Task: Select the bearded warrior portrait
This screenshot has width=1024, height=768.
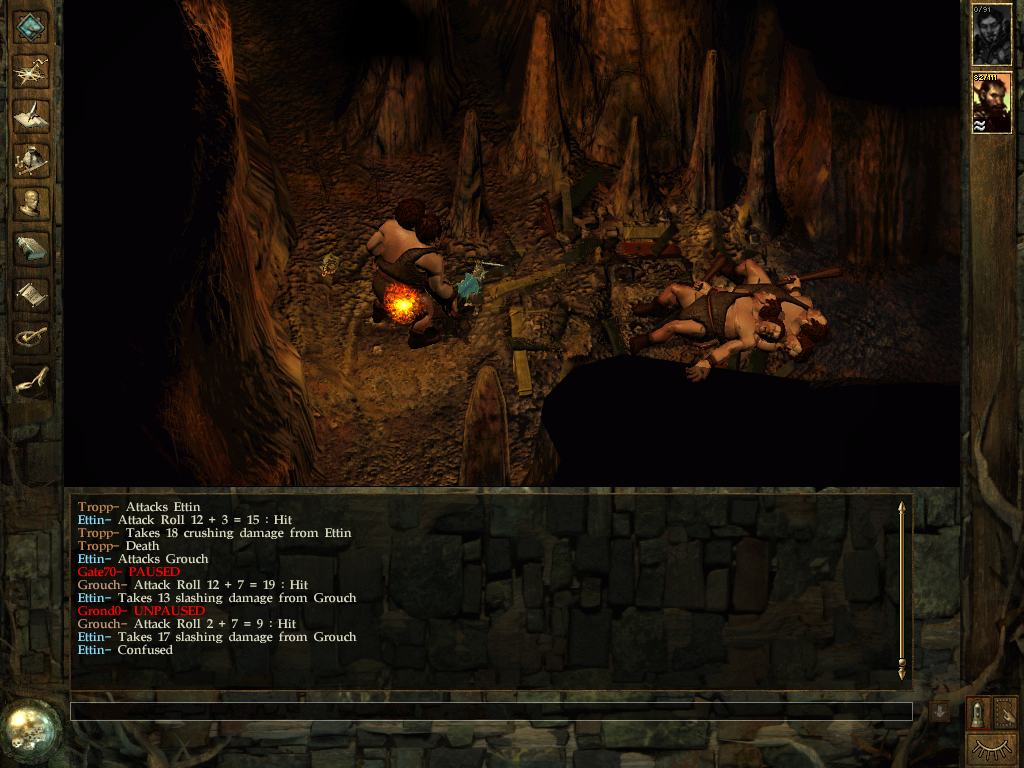Action: coord(992,103)
